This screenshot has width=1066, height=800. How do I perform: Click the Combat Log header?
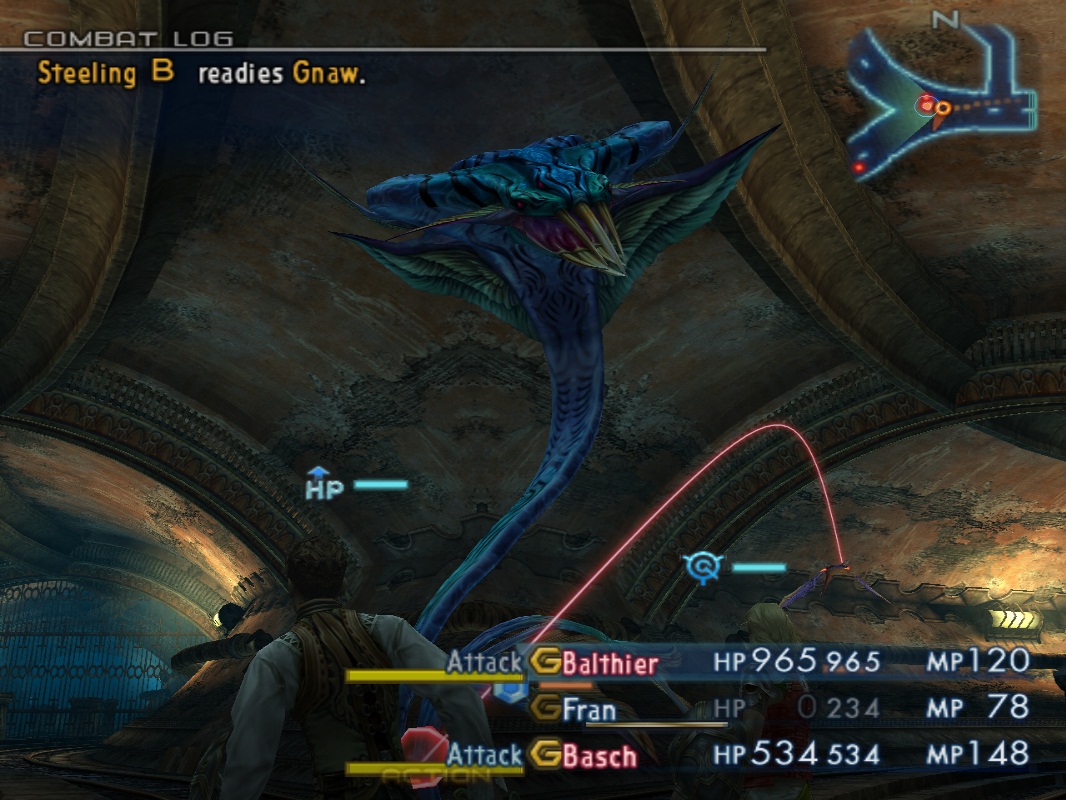pyautogui.click(x=128, y=39)
